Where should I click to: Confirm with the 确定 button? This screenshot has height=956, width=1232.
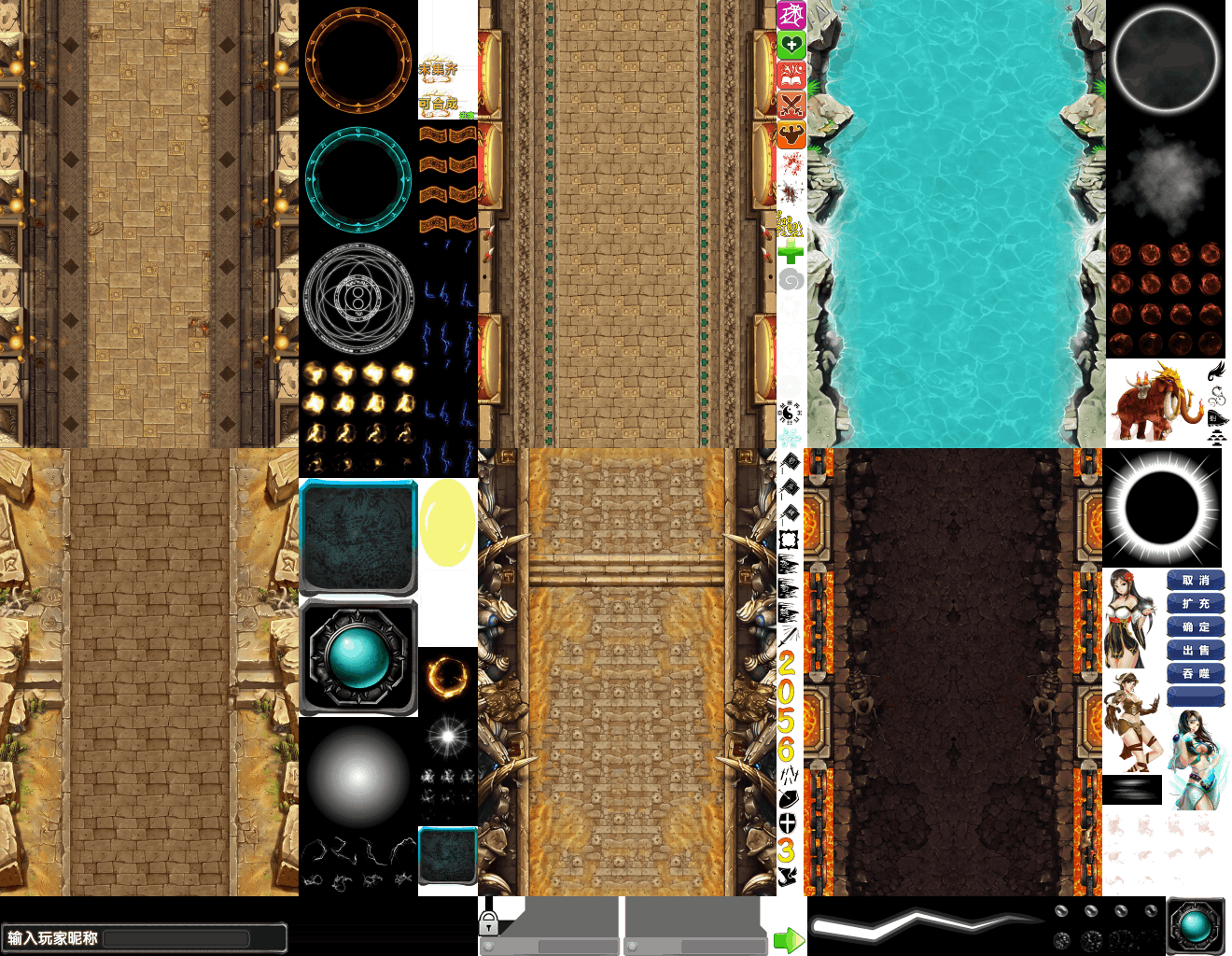1196,627
